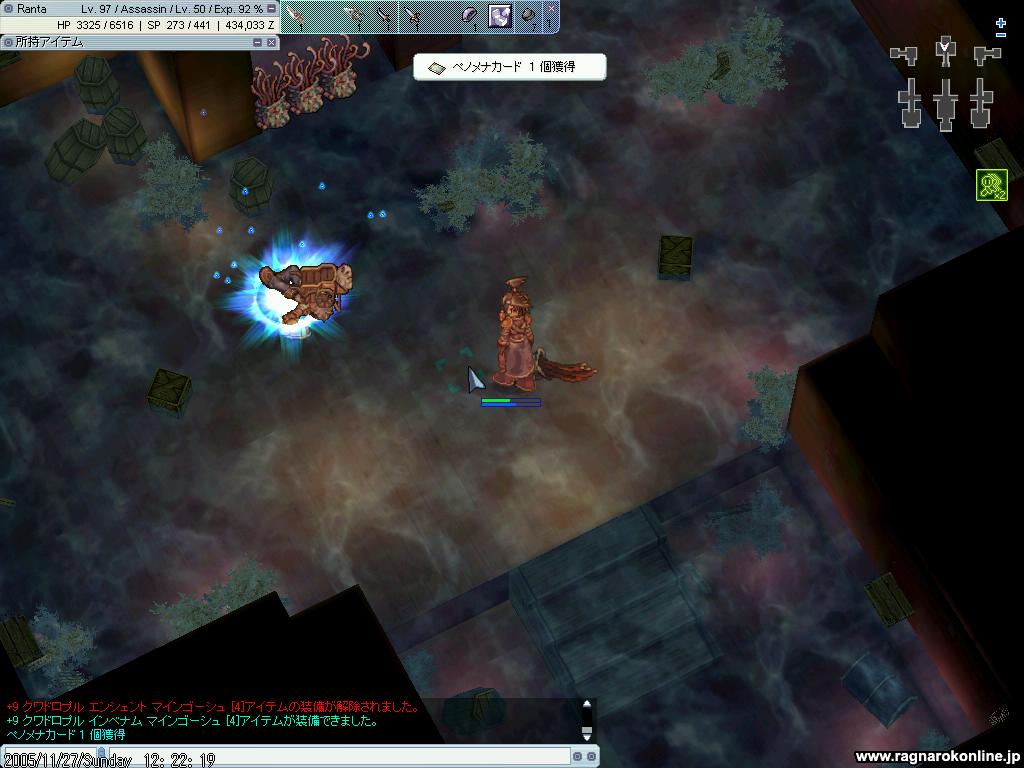Click the dungeon minimap
The image size is (1024, 768).
pos(945,83)
